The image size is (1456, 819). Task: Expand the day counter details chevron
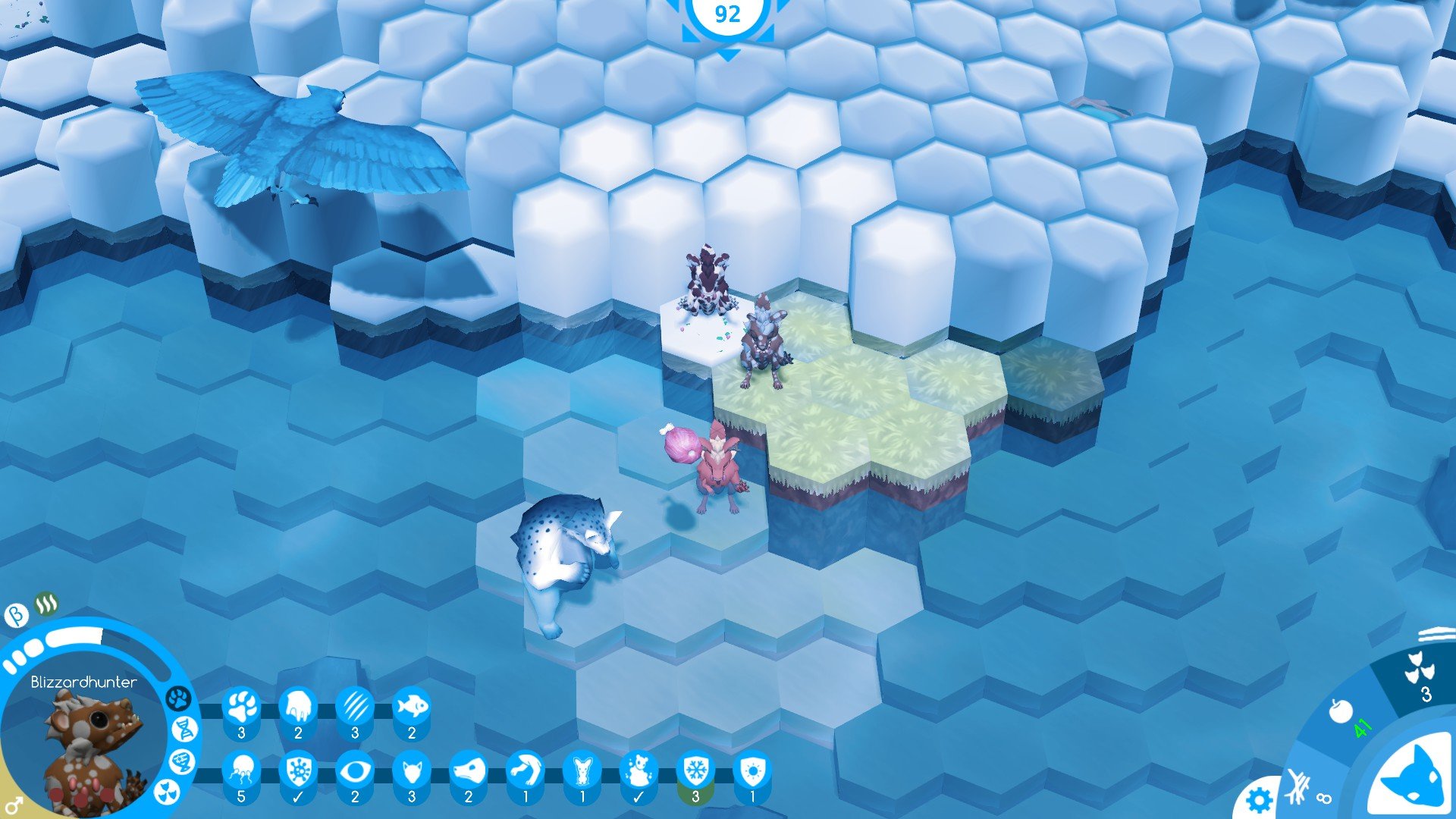click(x=730, y=55)
